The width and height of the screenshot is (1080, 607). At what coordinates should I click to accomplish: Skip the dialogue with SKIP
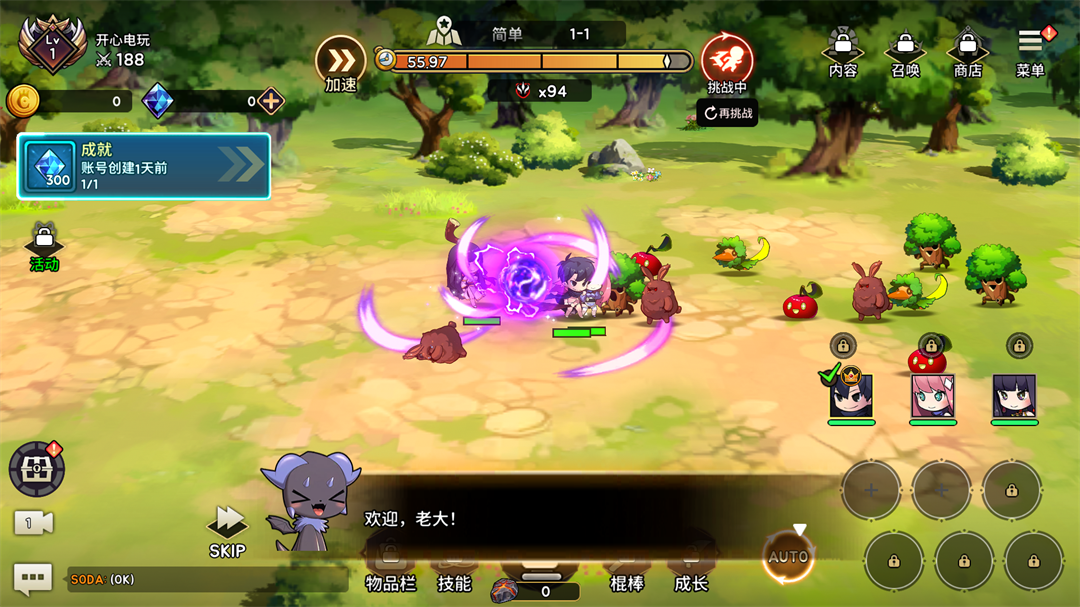[227, 530]
